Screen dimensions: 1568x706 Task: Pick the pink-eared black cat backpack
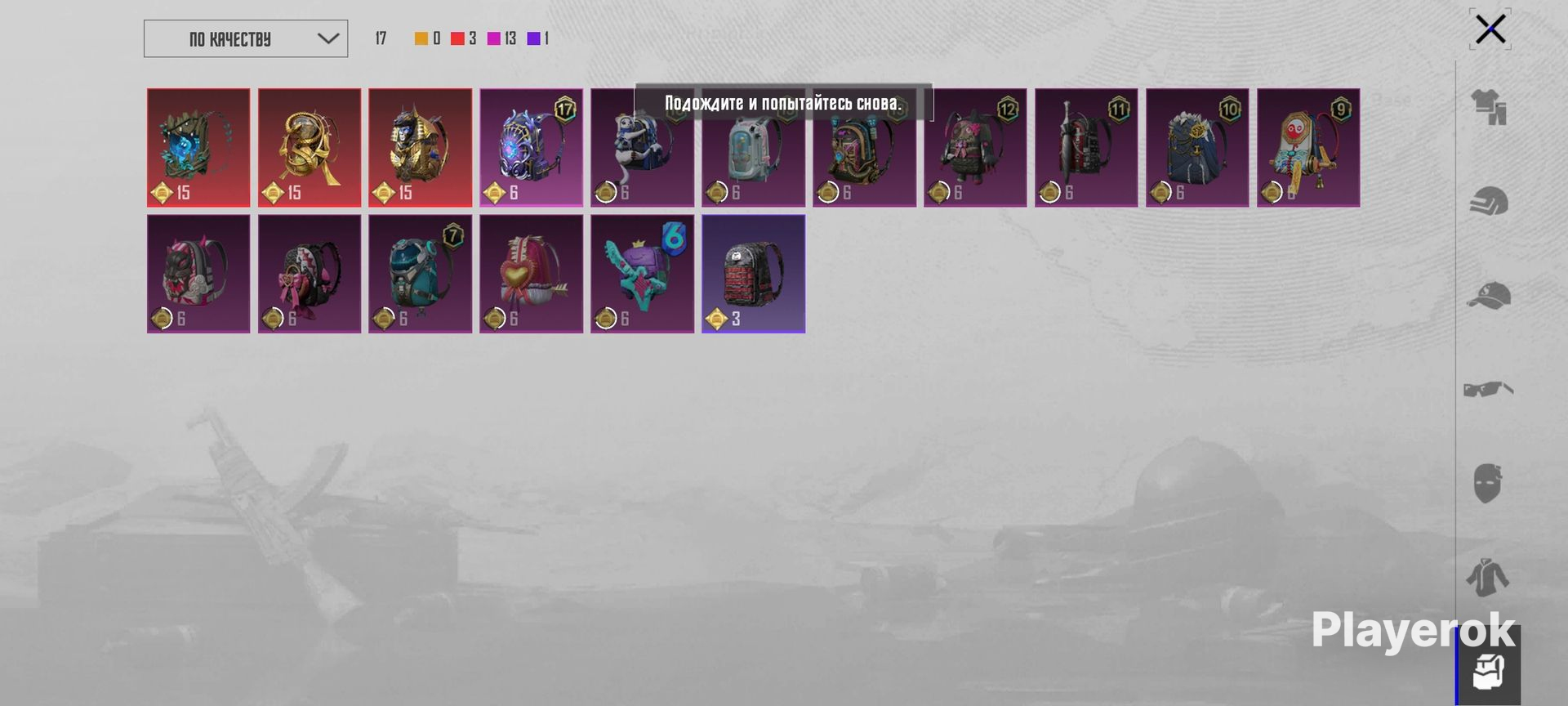coord(198,273)
